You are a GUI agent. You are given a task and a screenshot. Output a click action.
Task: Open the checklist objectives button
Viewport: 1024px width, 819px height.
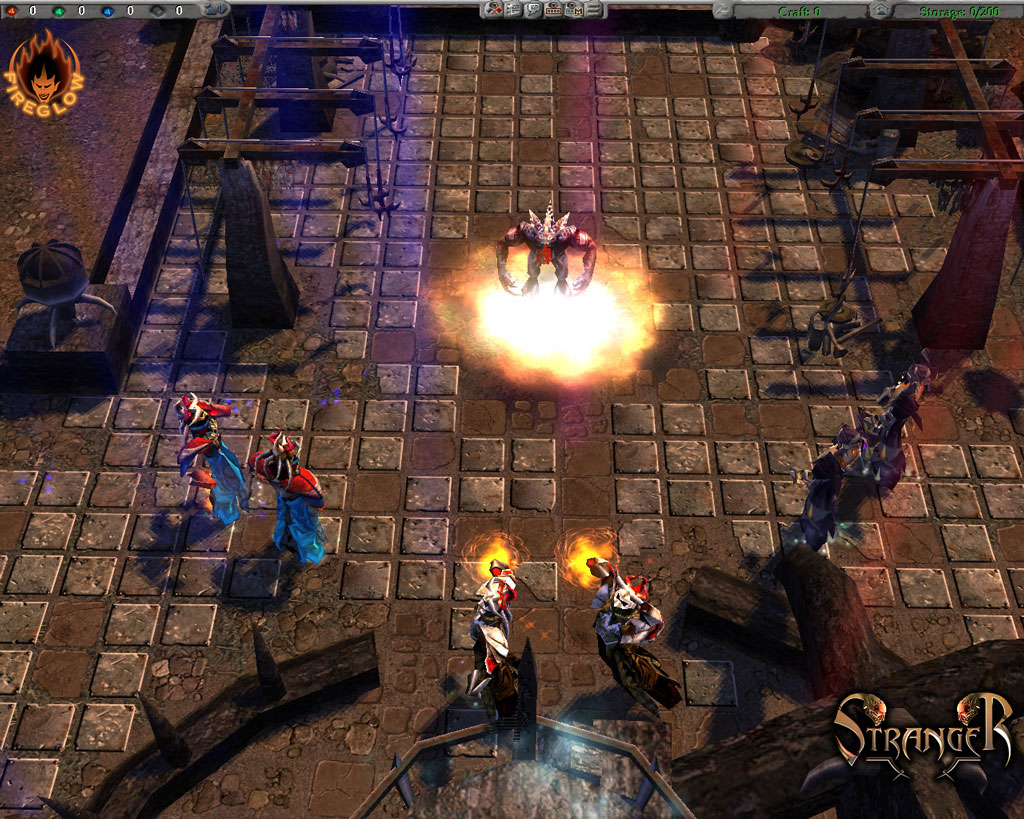tap(514, 10)
